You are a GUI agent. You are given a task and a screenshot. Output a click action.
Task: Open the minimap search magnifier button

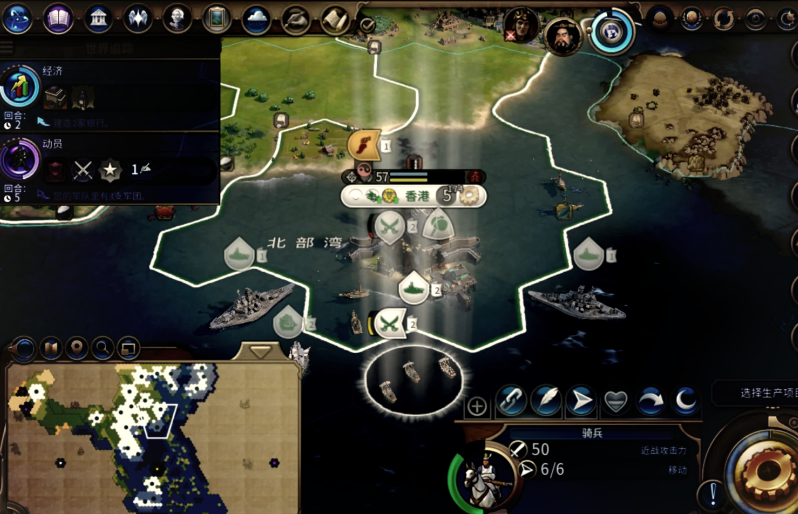pos(102,348)
